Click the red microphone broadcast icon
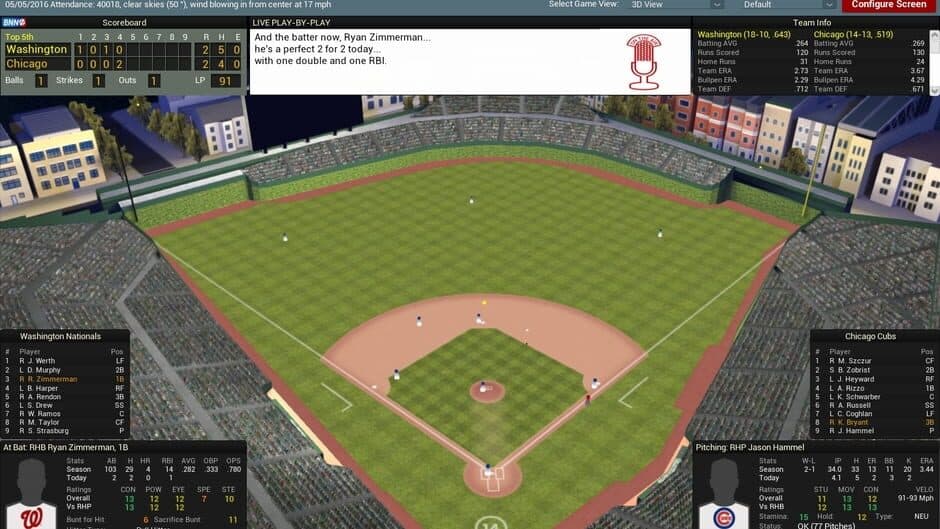Screen dimensions: 940x529 pyautogui.click(x=644, y=62)
